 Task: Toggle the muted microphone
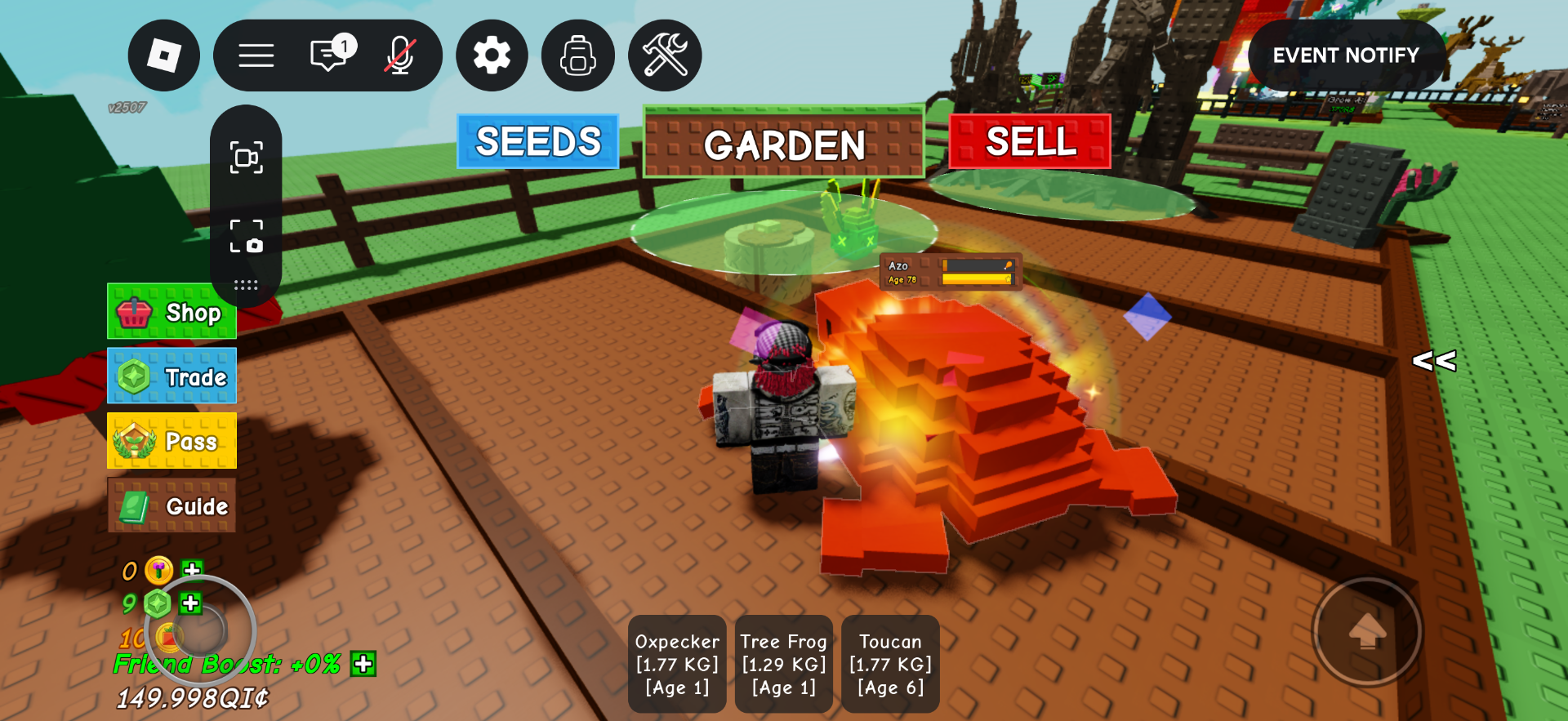coord(400,56)
